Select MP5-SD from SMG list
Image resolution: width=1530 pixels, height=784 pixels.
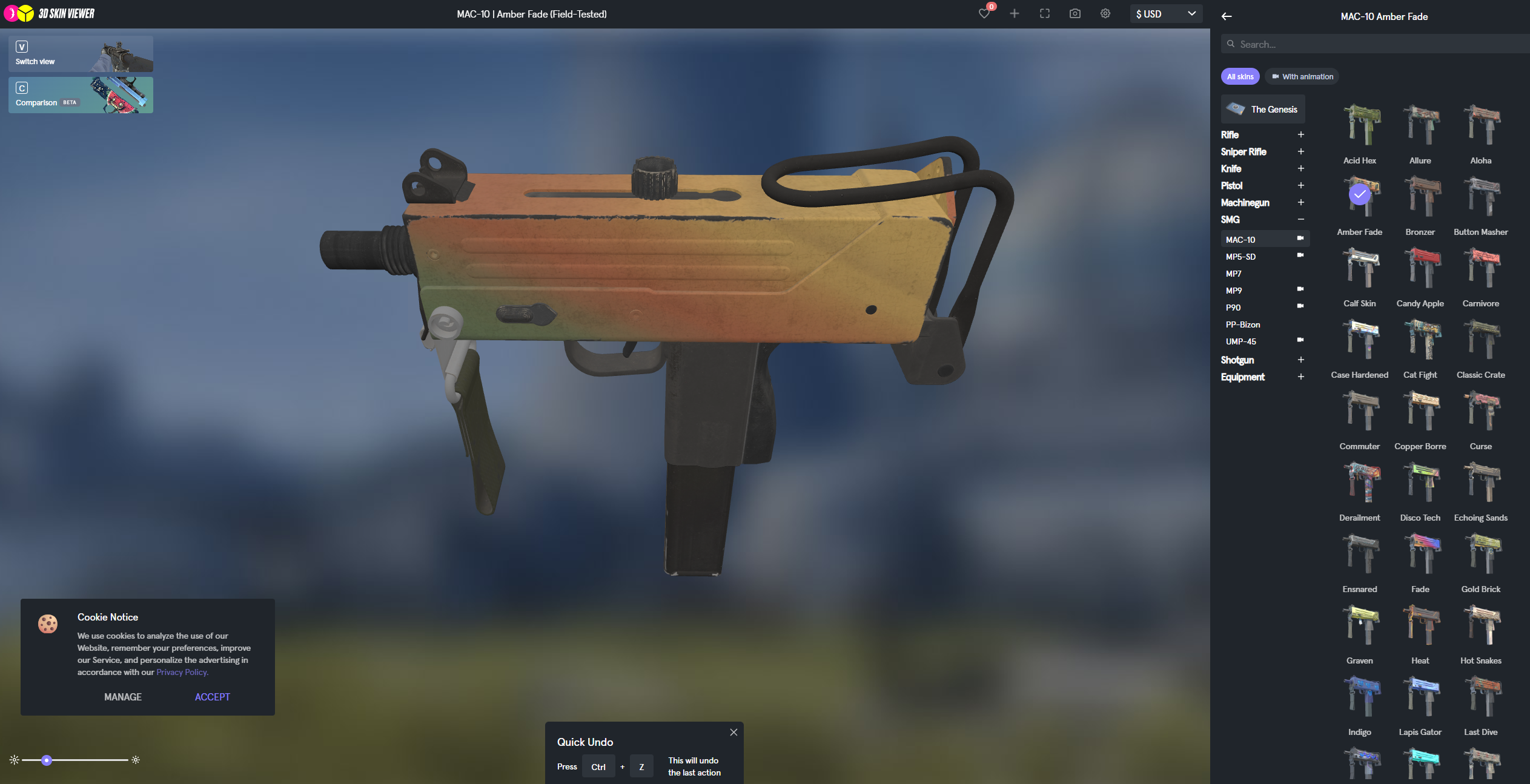1241,257
